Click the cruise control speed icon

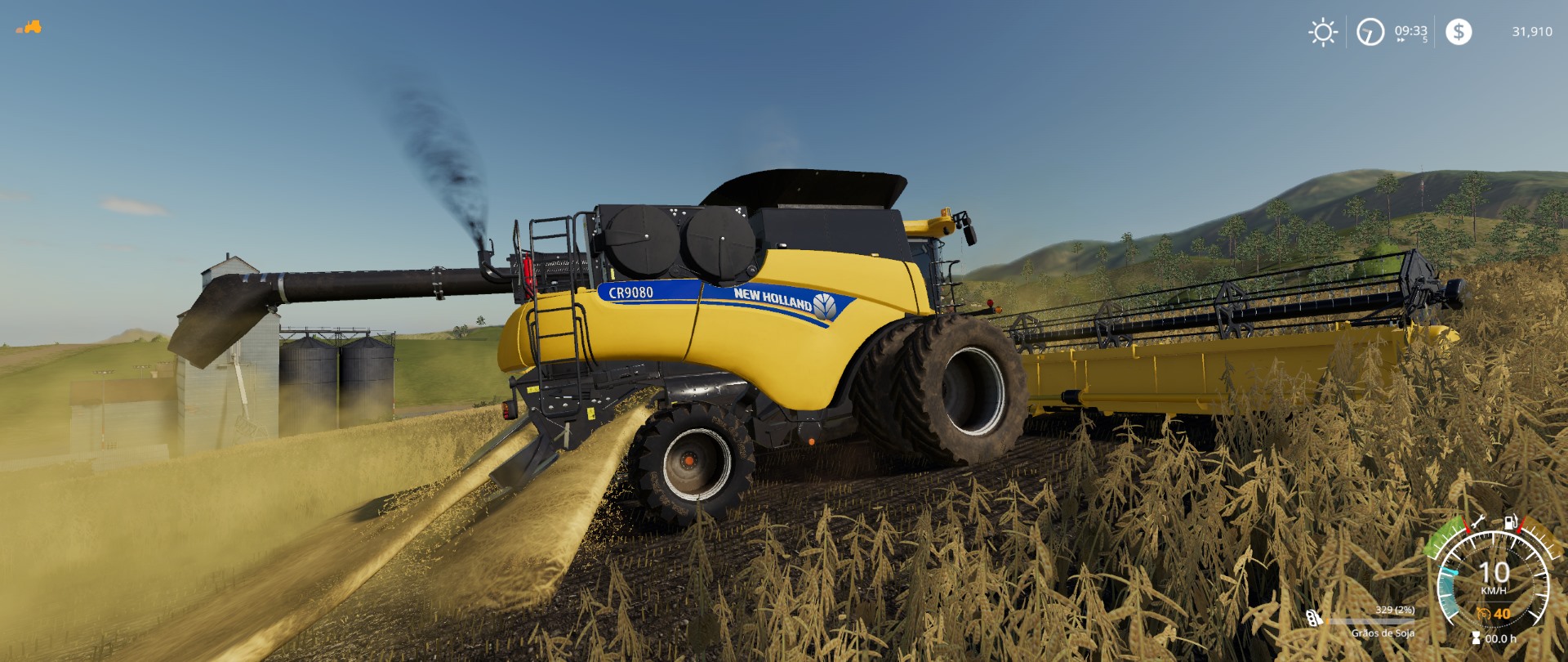click(x=1483, y=613)
